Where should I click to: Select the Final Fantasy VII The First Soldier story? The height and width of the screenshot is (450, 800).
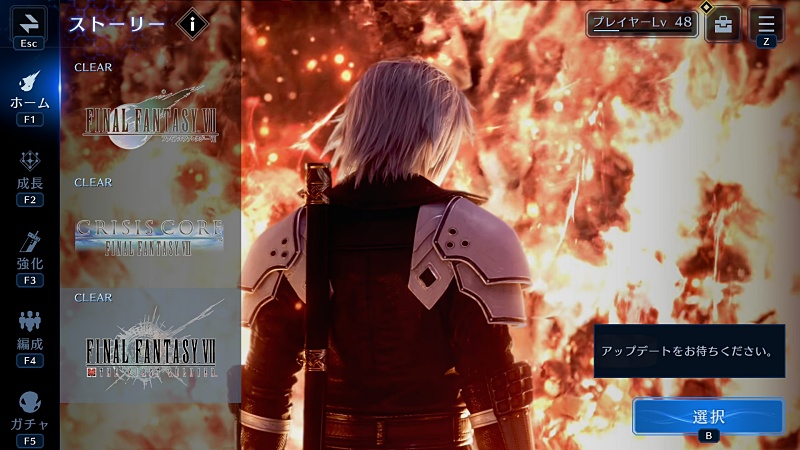click(x=151, y=350)
